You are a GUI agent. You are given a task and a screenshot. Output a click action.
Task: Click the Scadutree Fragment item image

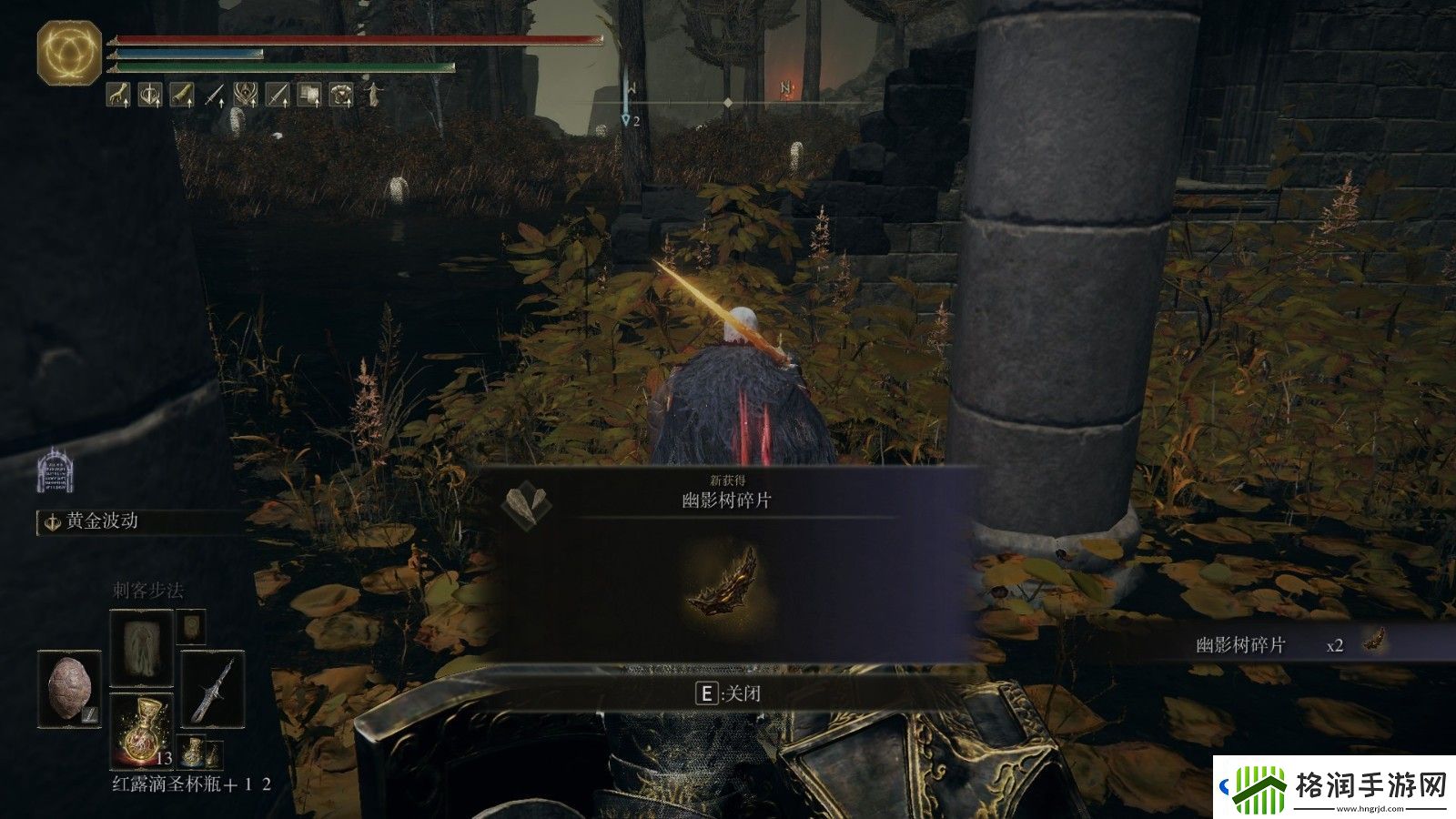point(723,580)
